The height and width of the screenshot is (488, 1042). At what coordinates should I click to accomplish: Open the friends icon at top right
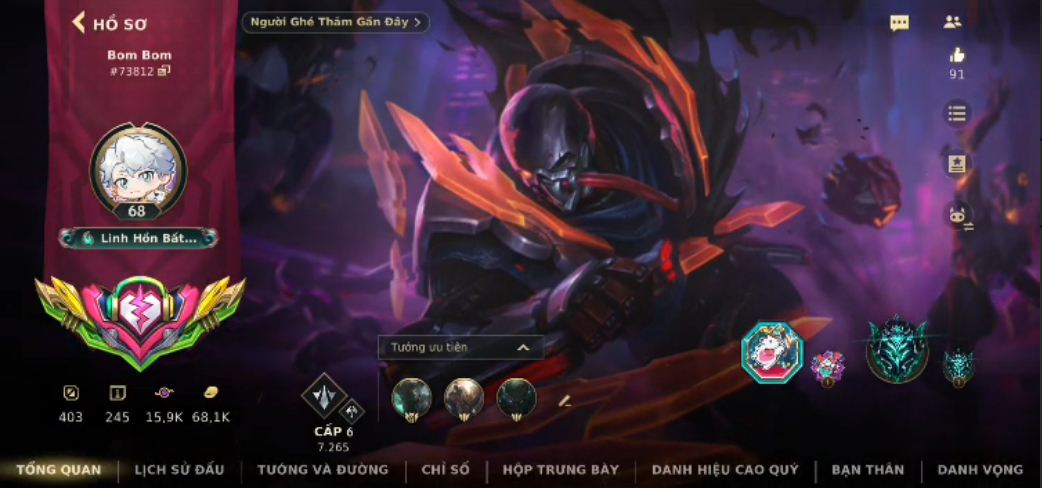tap(952, 22)
